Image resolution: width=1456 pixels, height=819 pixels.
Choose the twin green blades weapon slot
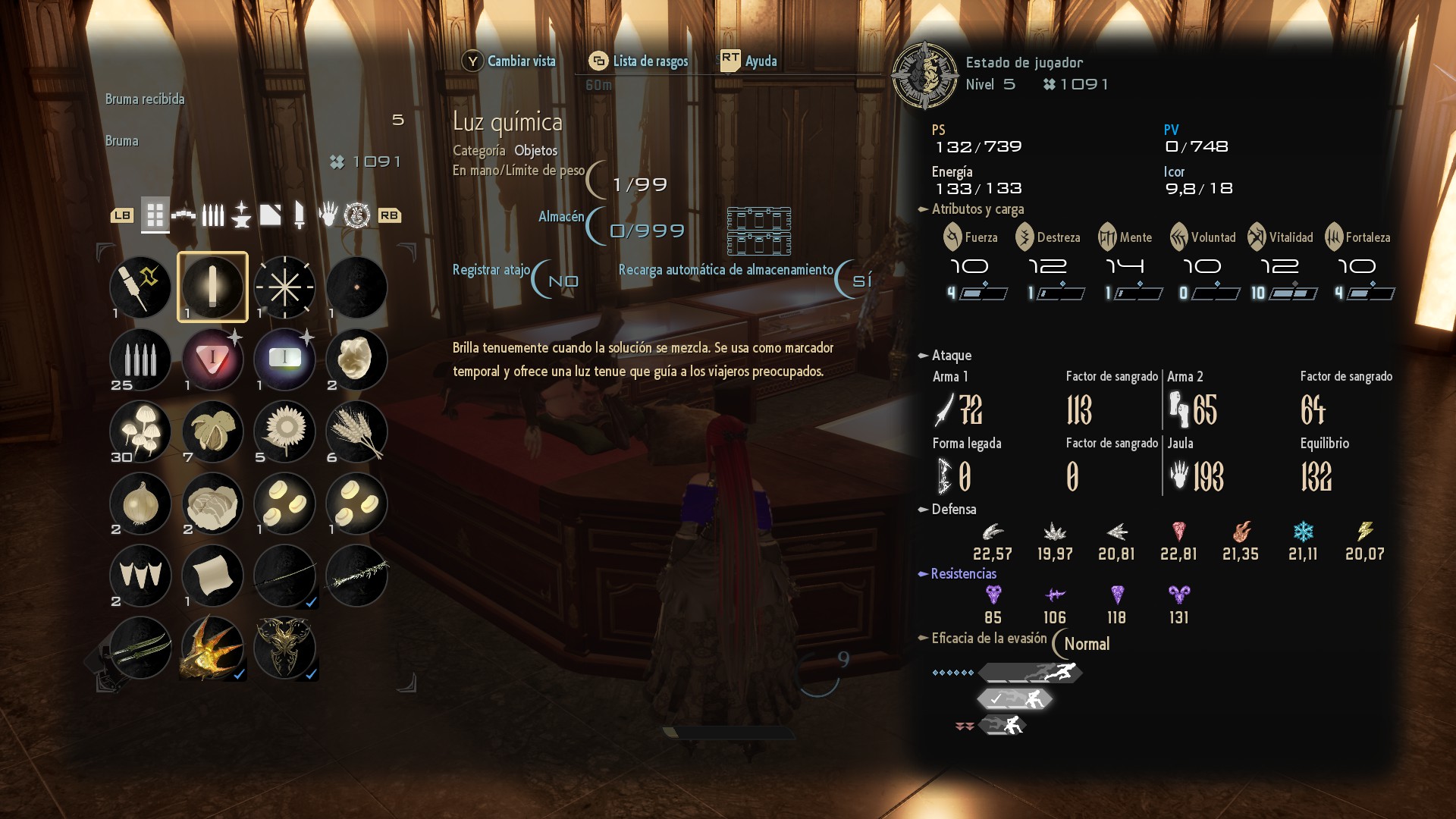(x=140, y=648)
